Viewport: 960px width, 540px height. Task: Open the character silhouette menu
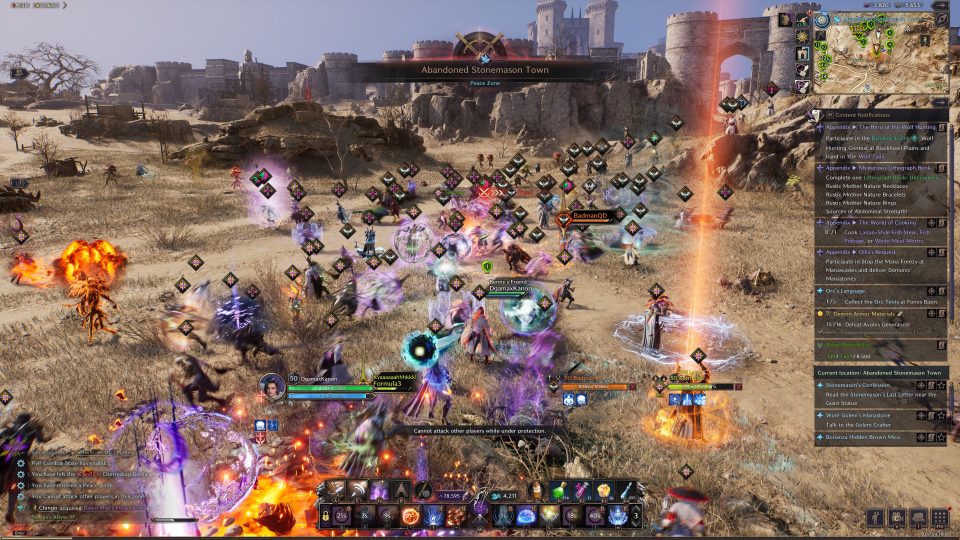tap(875, 517)
